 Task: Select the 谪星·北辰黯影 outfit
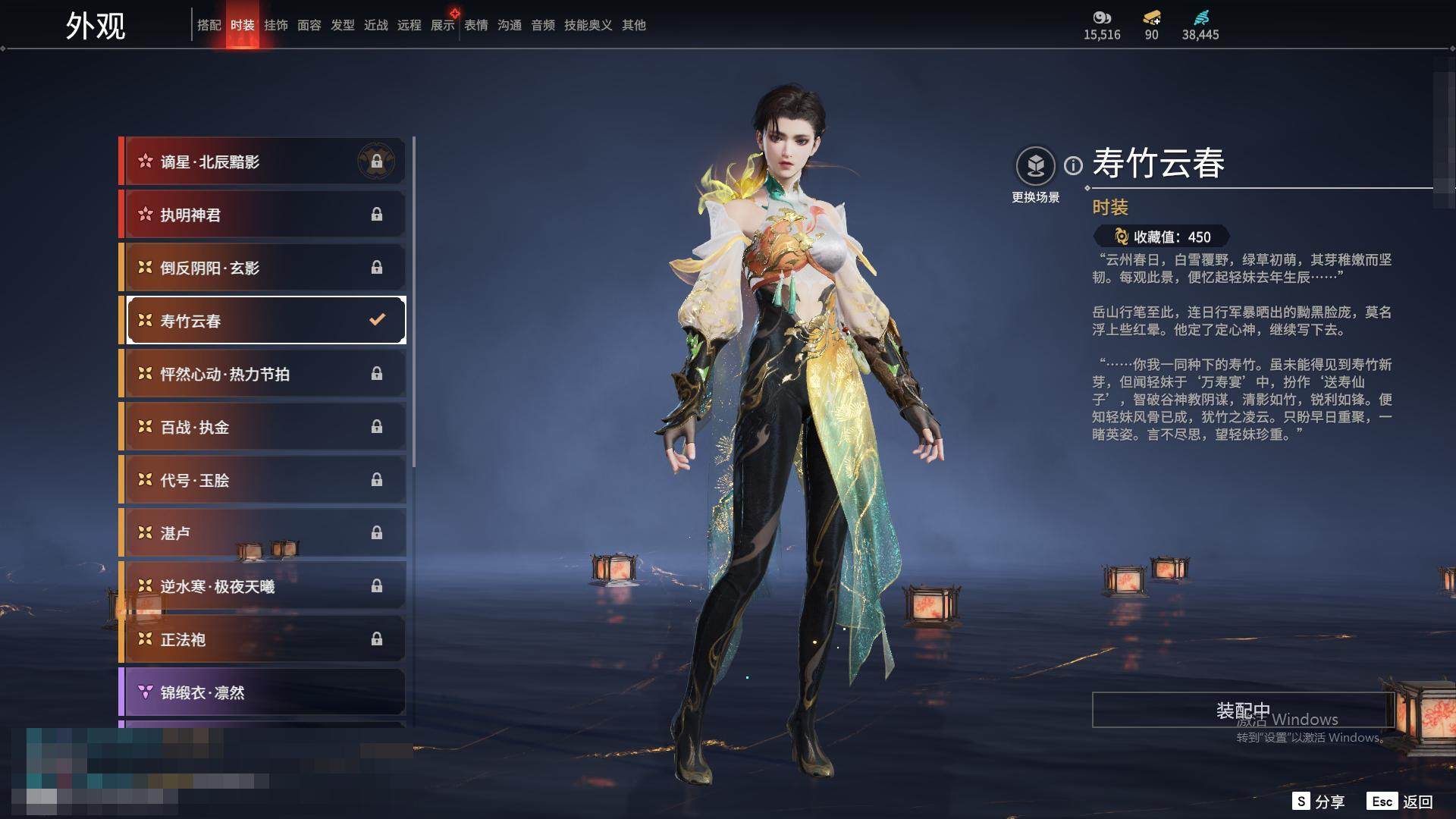pyautogui.click(x=263, y=162)
